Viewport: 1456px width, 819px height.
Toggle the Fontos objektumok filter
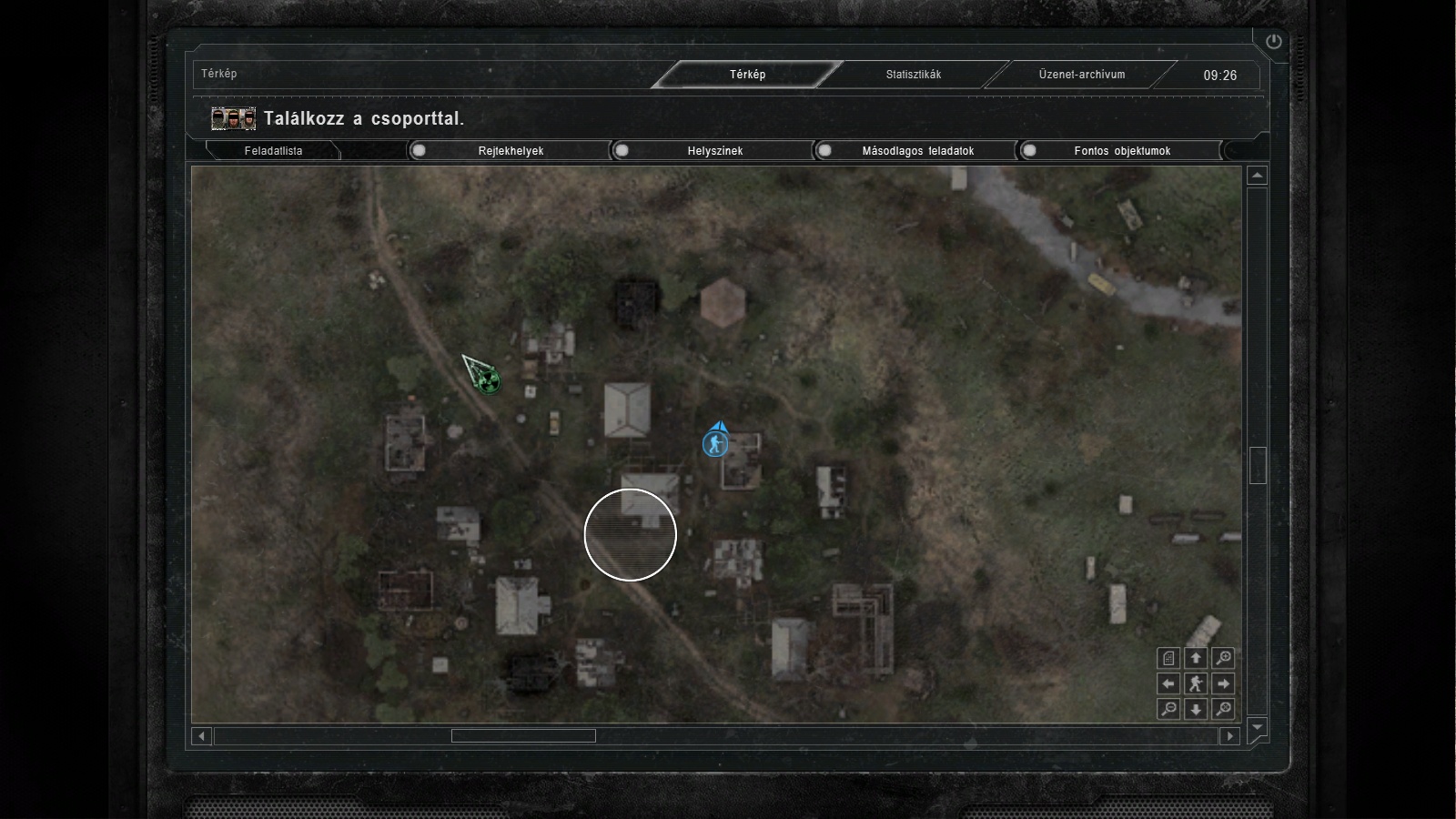(x=1028, y=151)
